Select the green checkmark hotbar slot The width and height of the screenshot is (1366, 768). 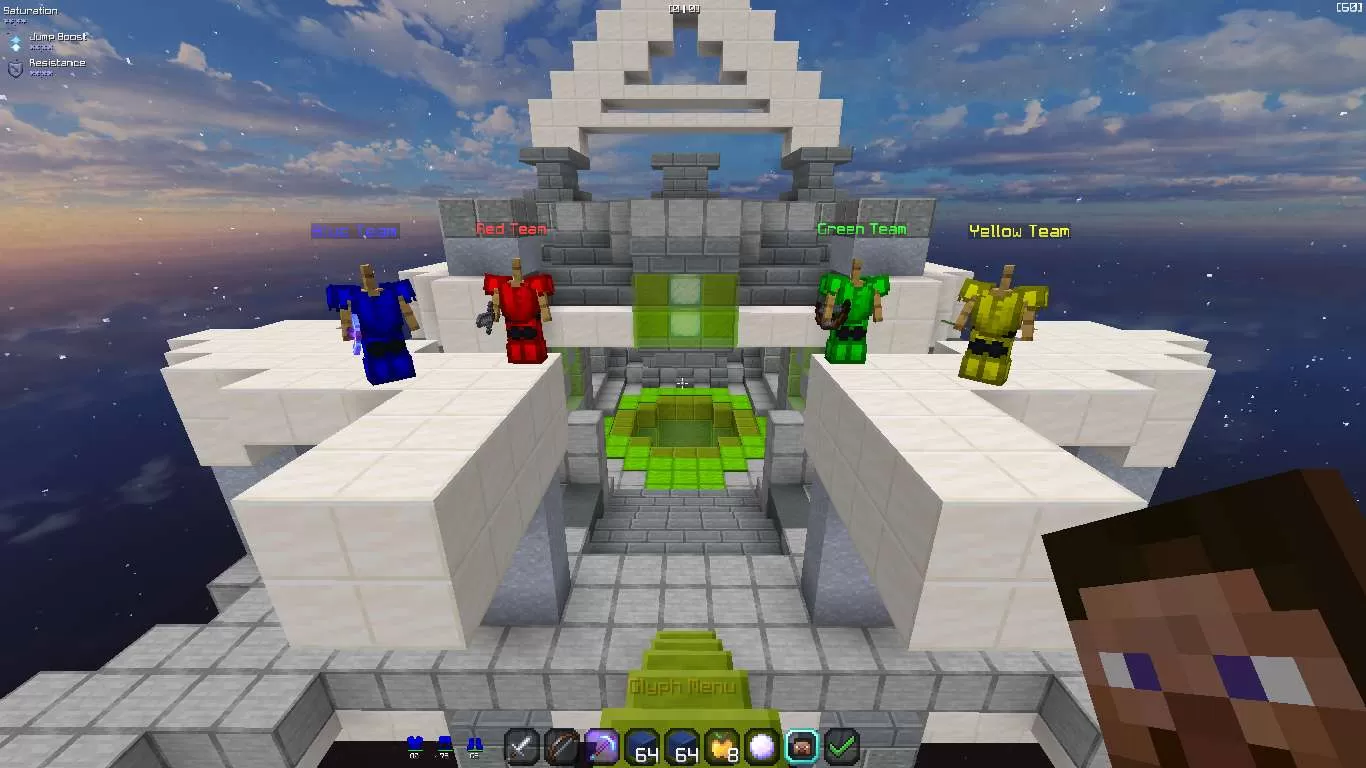tap(842, 746)
